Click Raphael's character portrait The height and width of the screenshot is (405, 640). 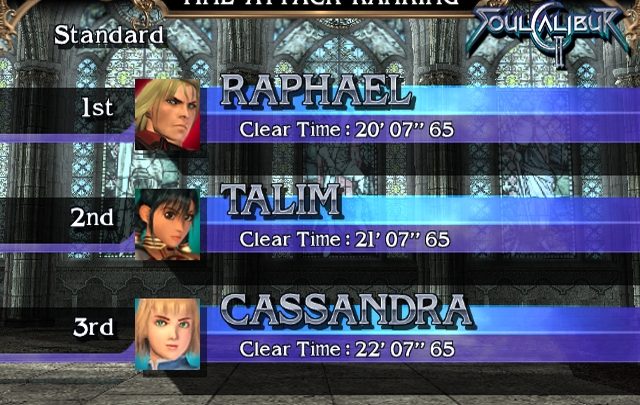pyautogui.click(x=168, y=113)
